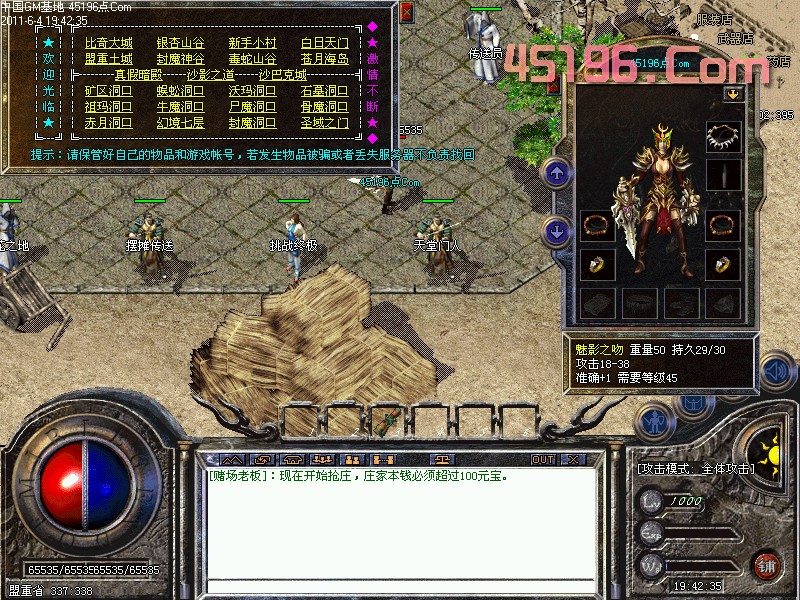Pick the 赤月洞口 entry

(108, 123)
